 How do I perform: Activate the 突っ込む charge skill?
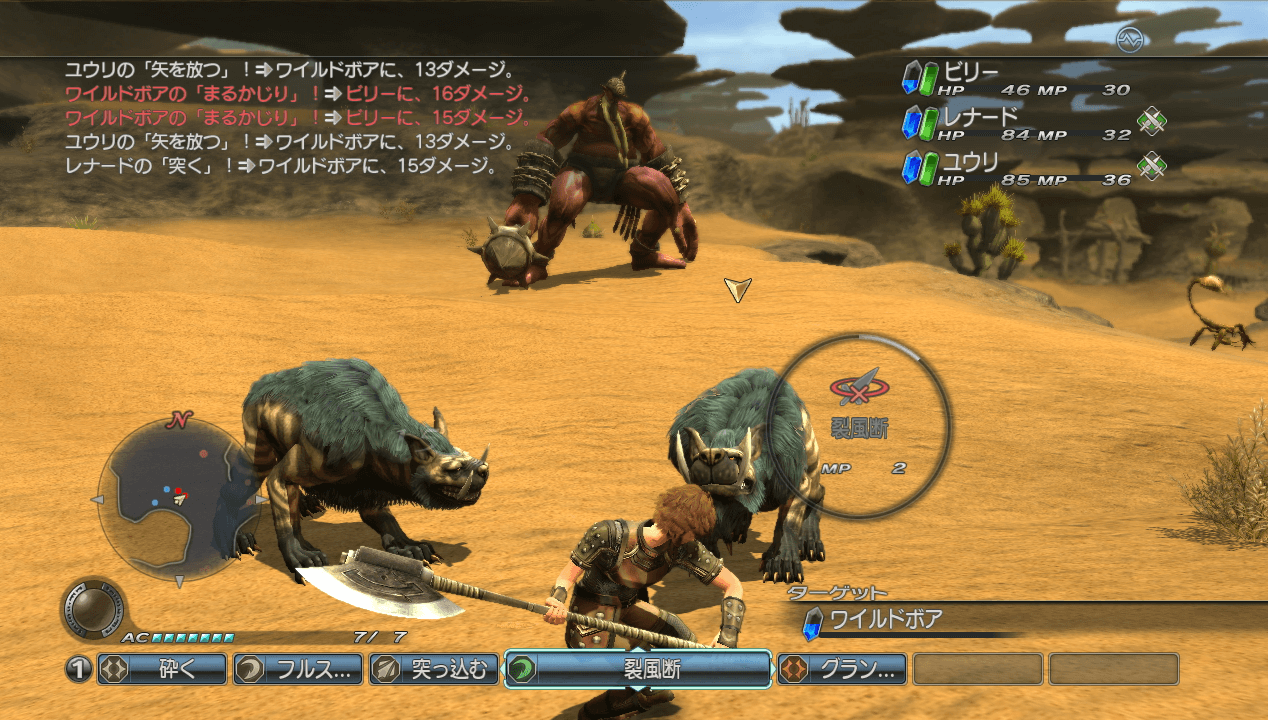434,669
